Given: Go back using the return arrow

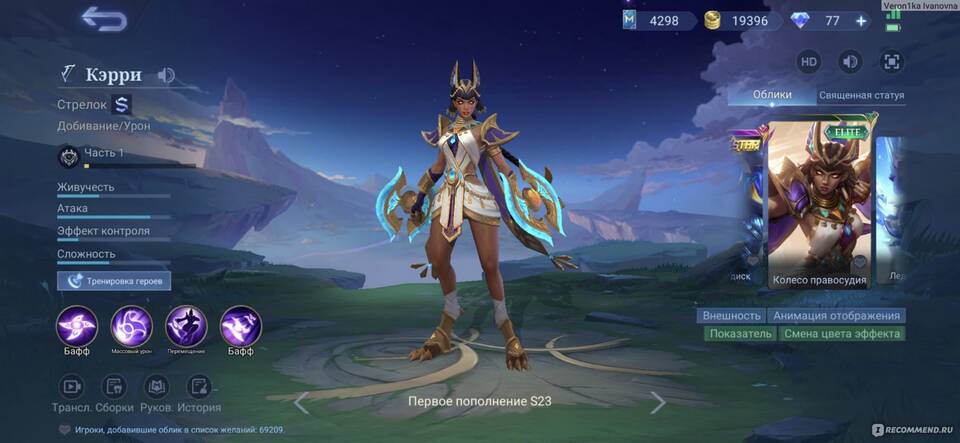Looking at the screenshot, I should coord(103,19).
